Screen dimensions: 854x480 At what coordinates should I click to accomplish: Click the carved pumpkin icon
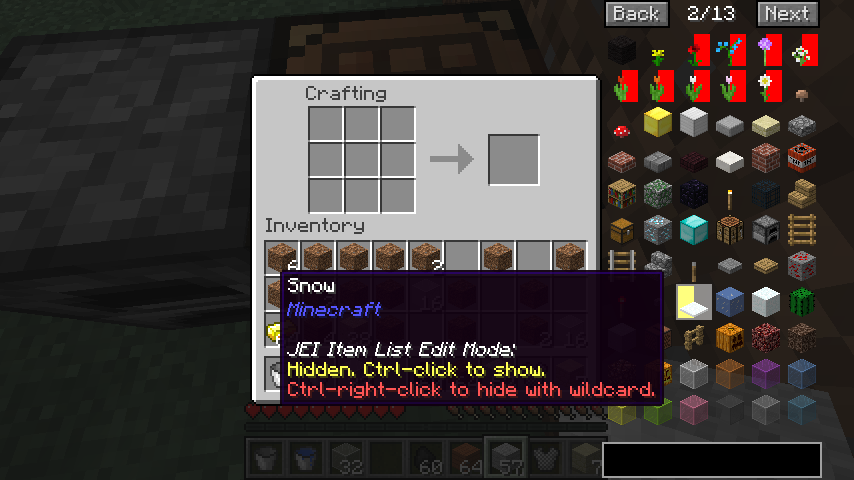729,337
